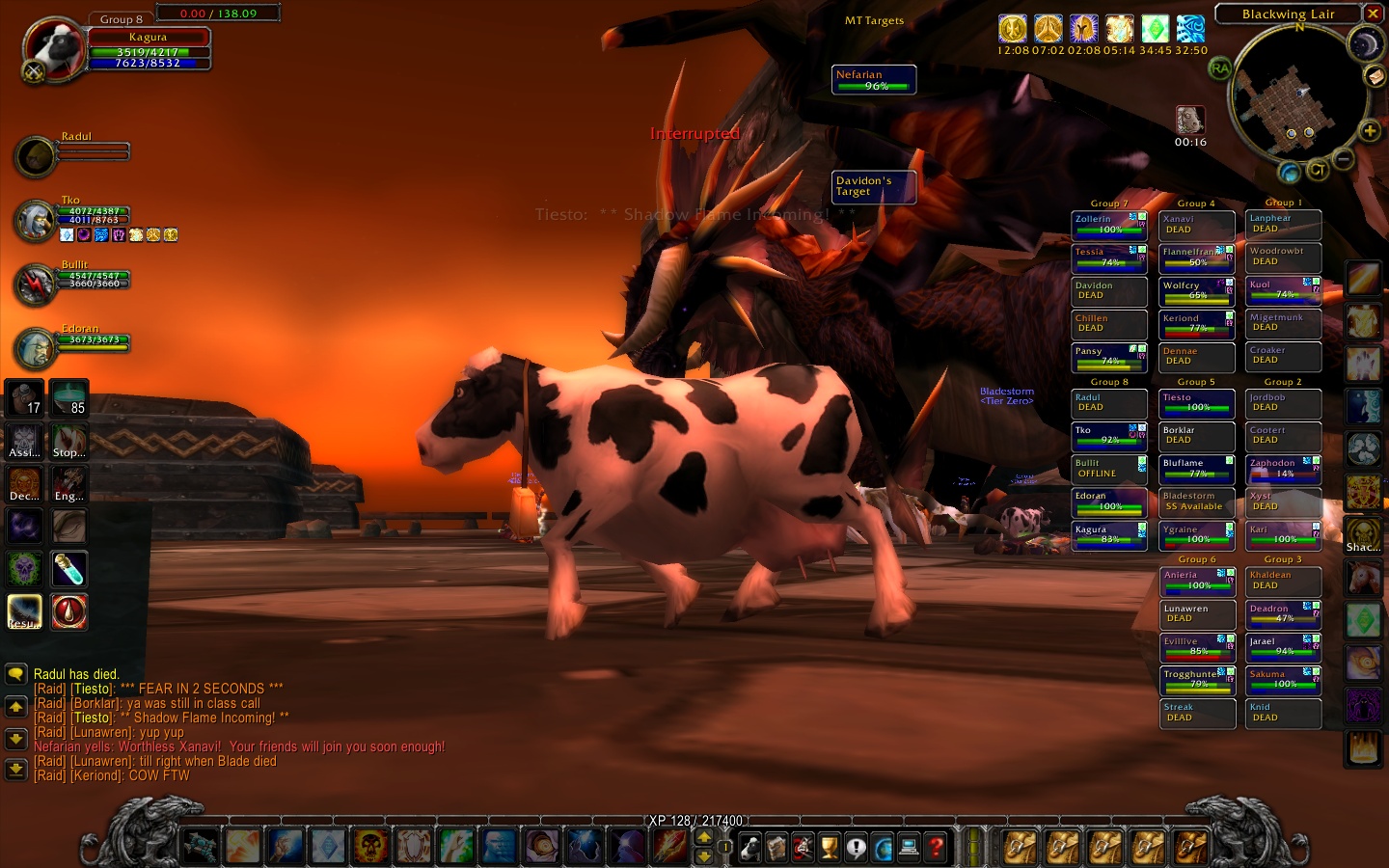This screenshot has height=868, width=1389.
Task: Select Zollerin's raid frame in Group 7
Action: [1109, 225]
